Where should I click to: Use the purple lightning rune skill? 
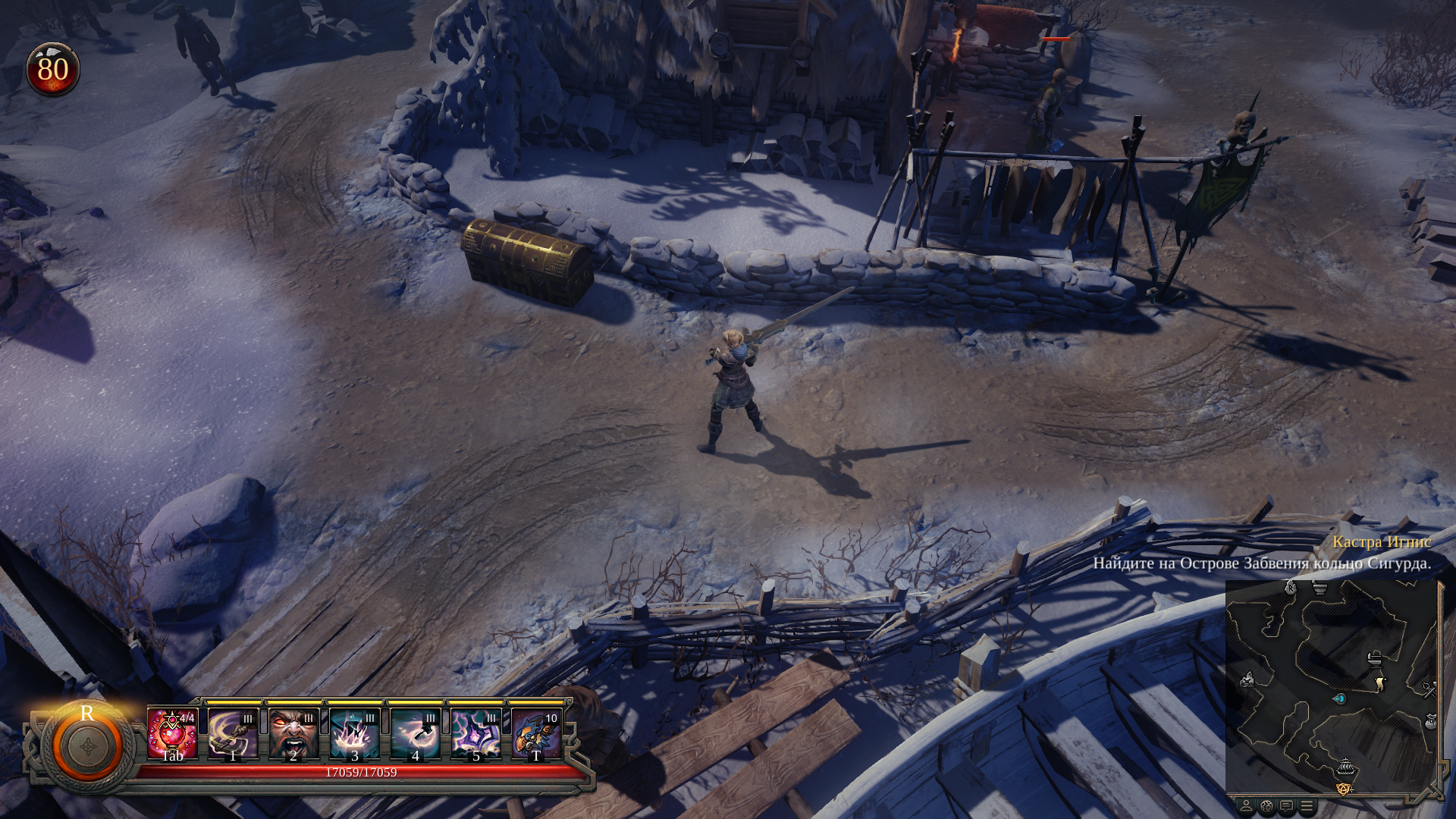475,733
